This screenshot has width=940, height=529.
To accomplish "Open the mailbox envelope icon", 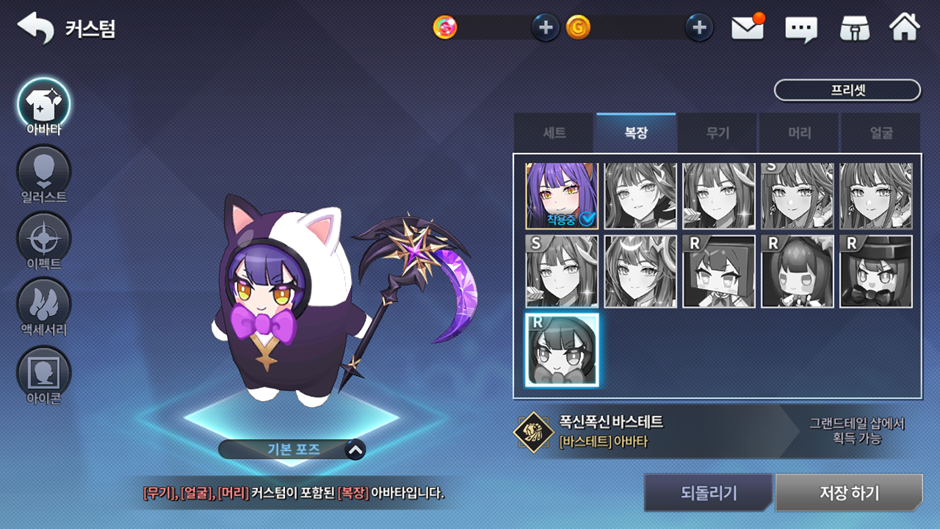I will [x=747, y=28].
